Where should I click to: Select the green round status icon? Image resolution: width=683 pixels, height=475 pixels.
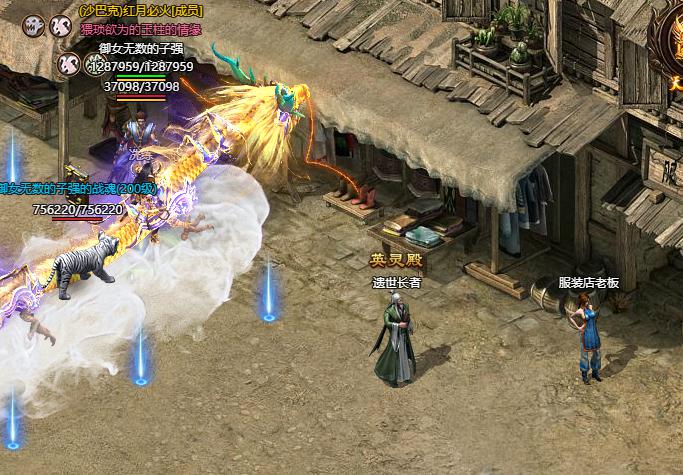coord(96,64)
